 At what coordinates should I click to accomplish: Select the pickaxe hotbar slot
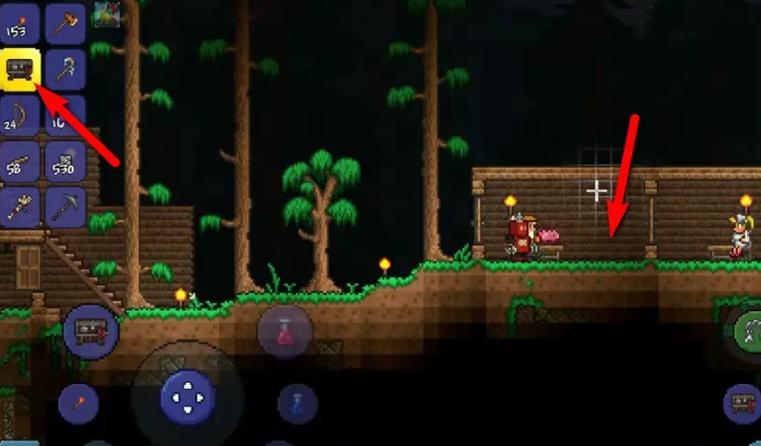pyautogui.click(x=65, y=207)
